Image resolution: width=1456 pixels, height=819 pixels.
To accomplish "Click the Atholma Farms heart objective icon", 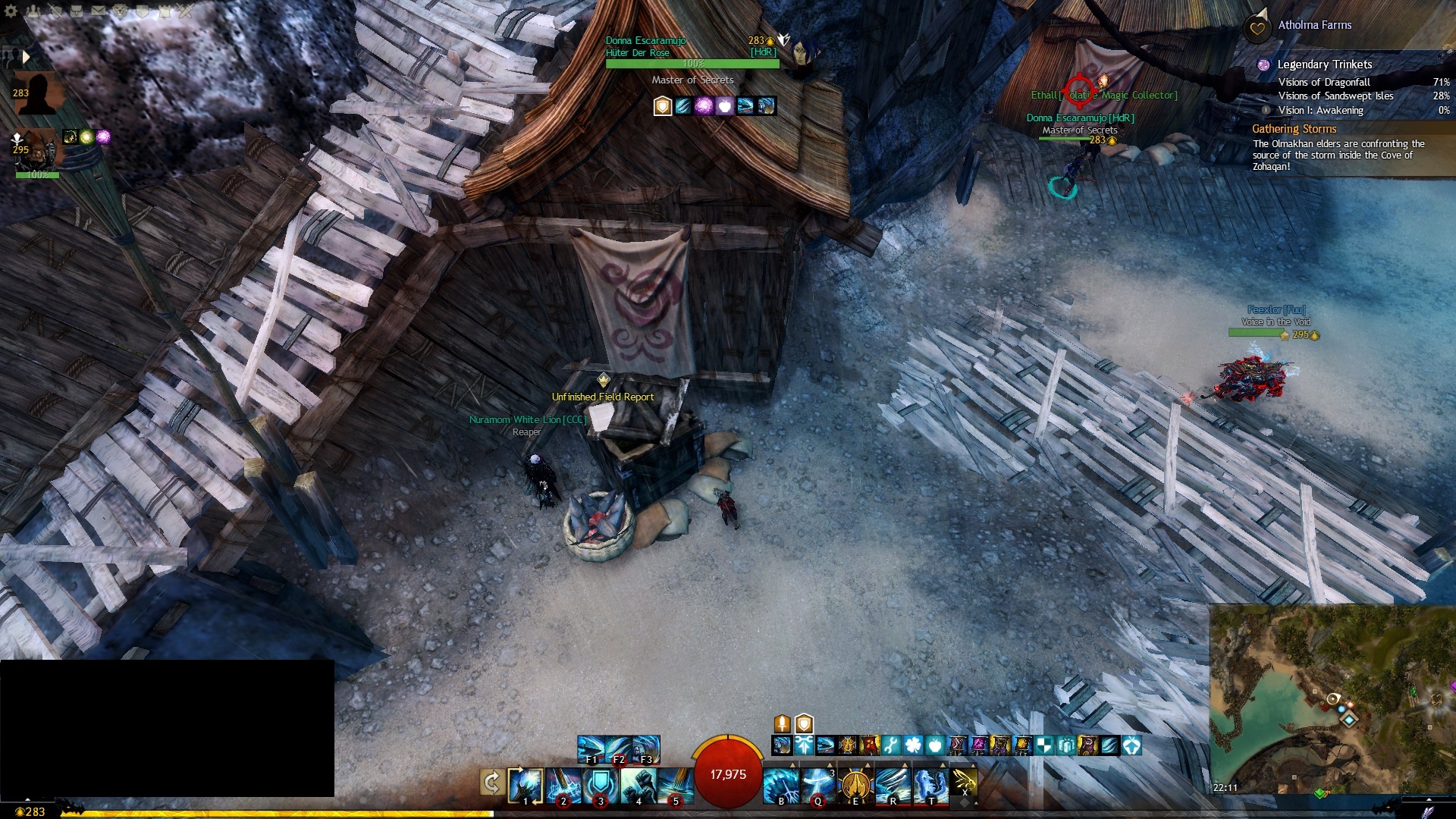I will 1257,29.
